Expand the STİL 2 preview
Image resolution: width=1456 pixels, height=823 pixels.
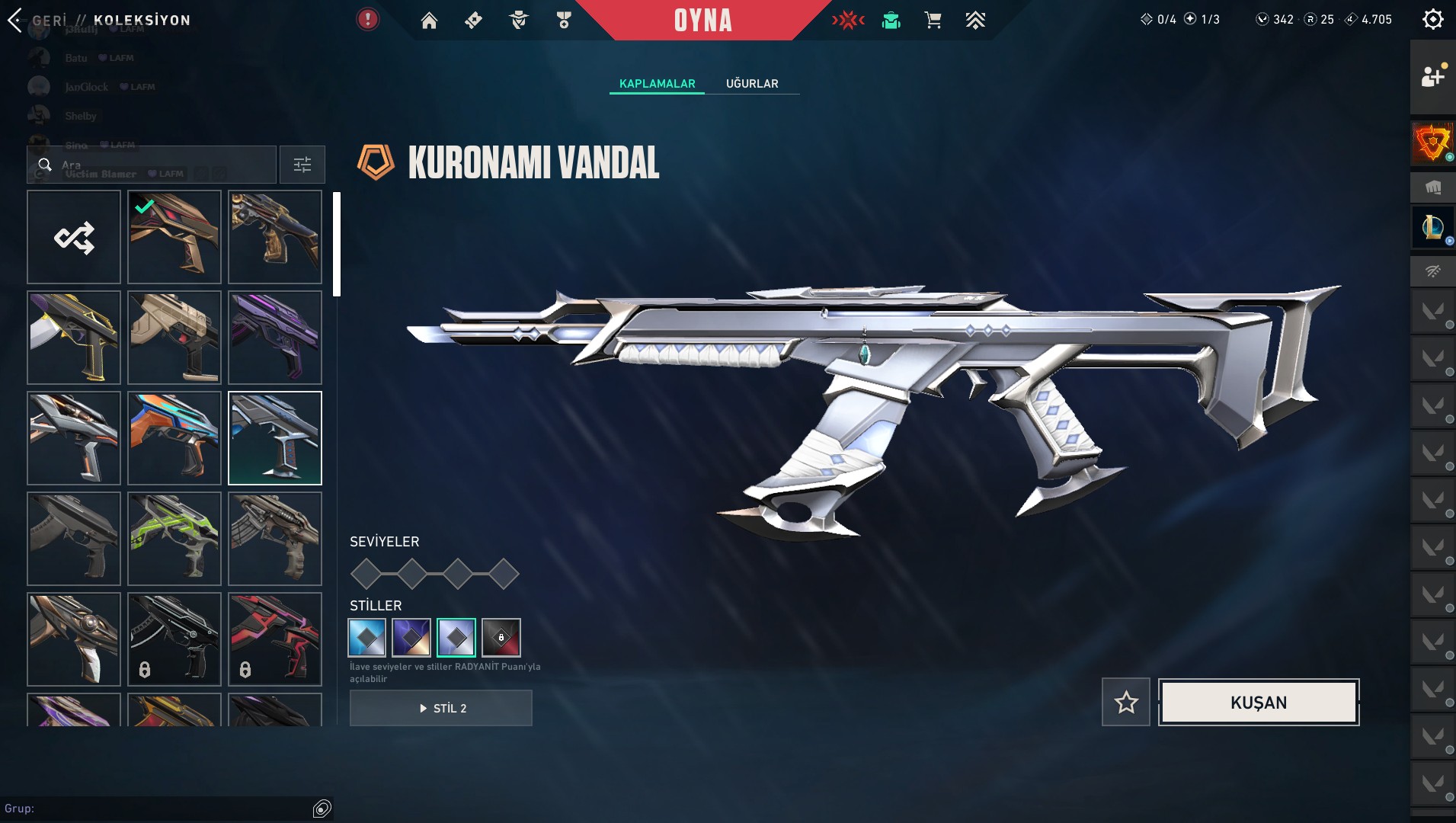click(440, 708)
